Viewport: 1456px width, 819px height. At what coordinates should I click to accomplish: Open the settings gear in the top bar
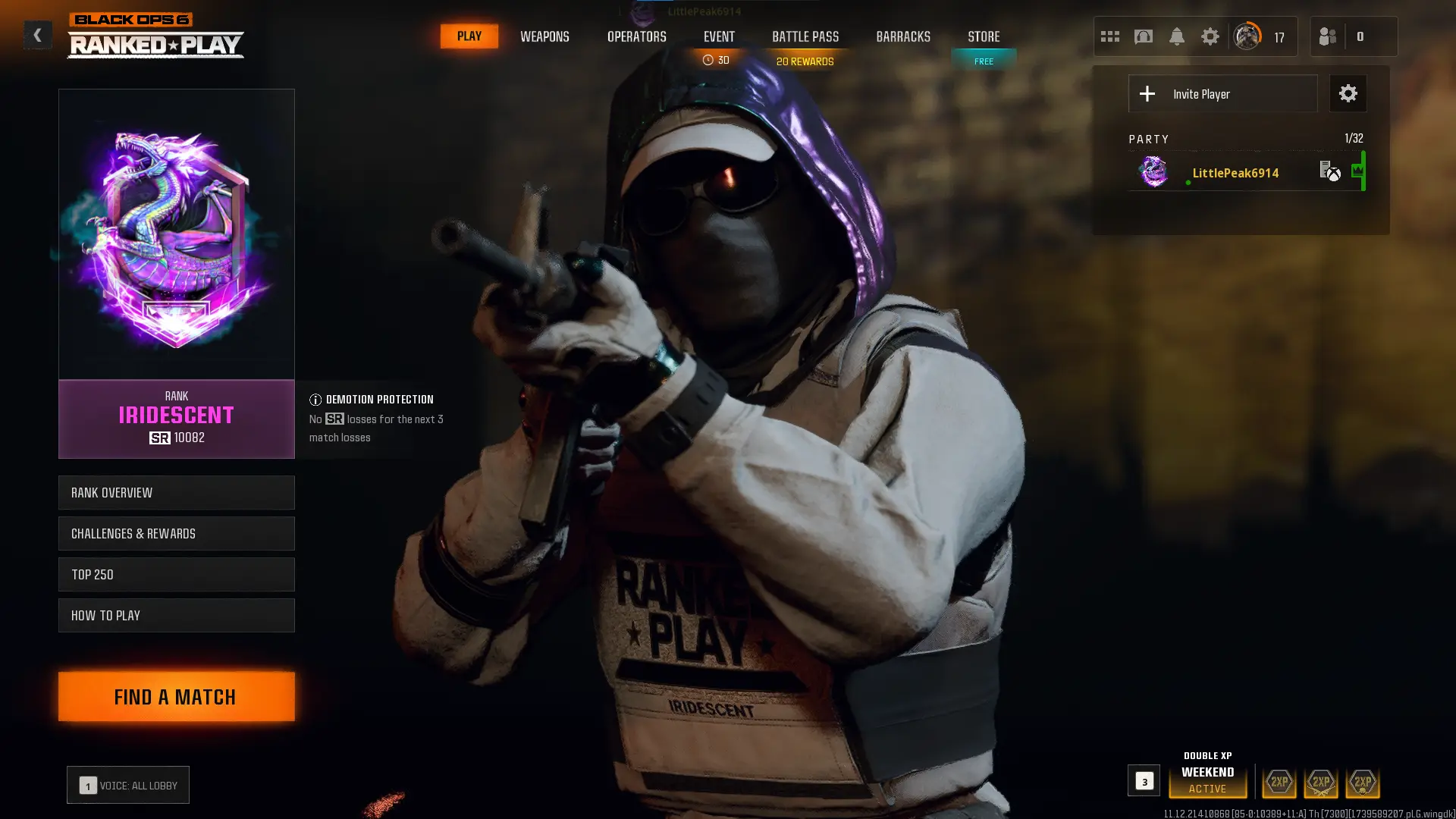pos(1210,36)
